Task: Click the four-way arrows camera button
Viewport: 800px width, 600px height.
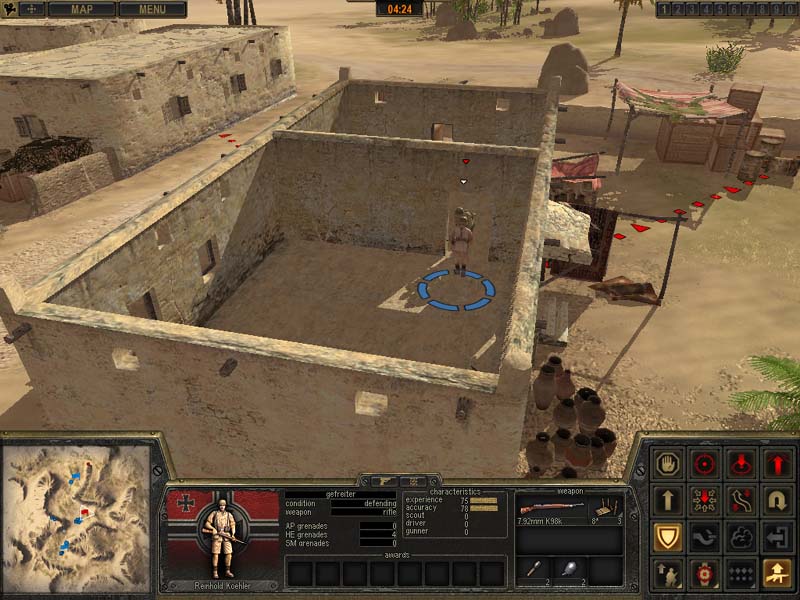Action: (32, 9)
